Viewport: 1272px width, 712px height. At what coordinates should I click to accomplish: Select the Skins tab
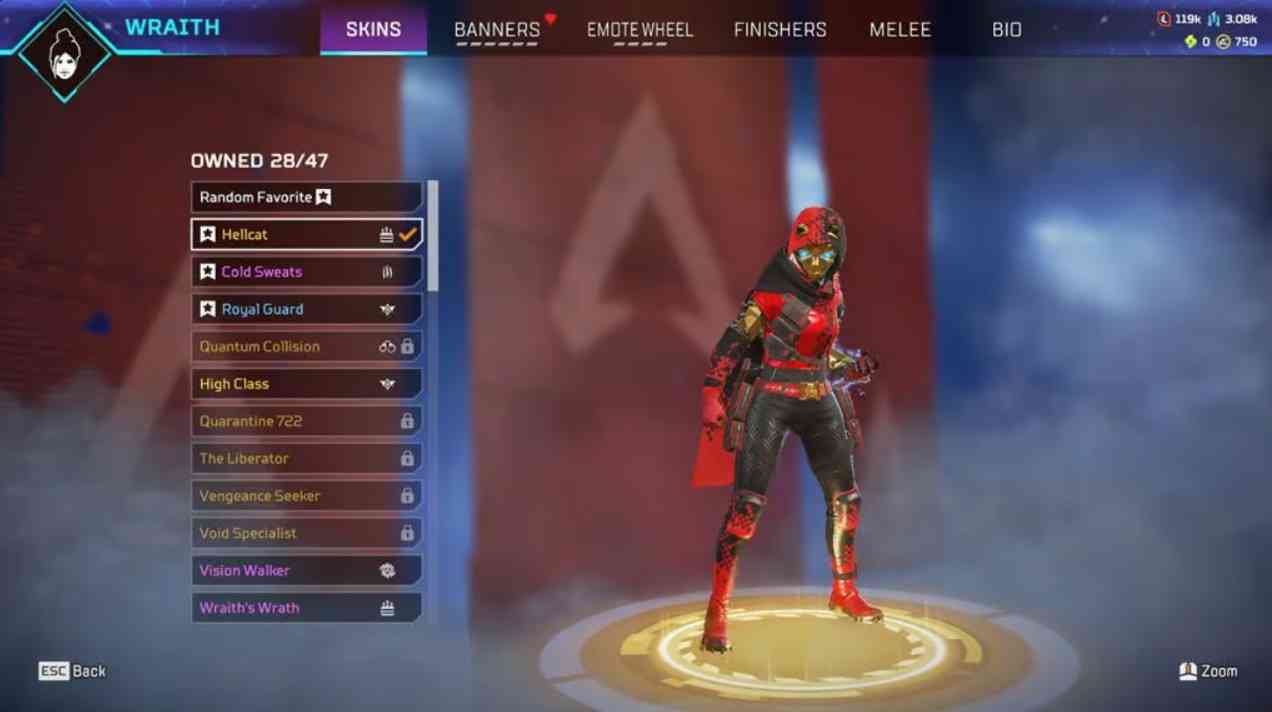pyautogui.click(x=373, y=30)
